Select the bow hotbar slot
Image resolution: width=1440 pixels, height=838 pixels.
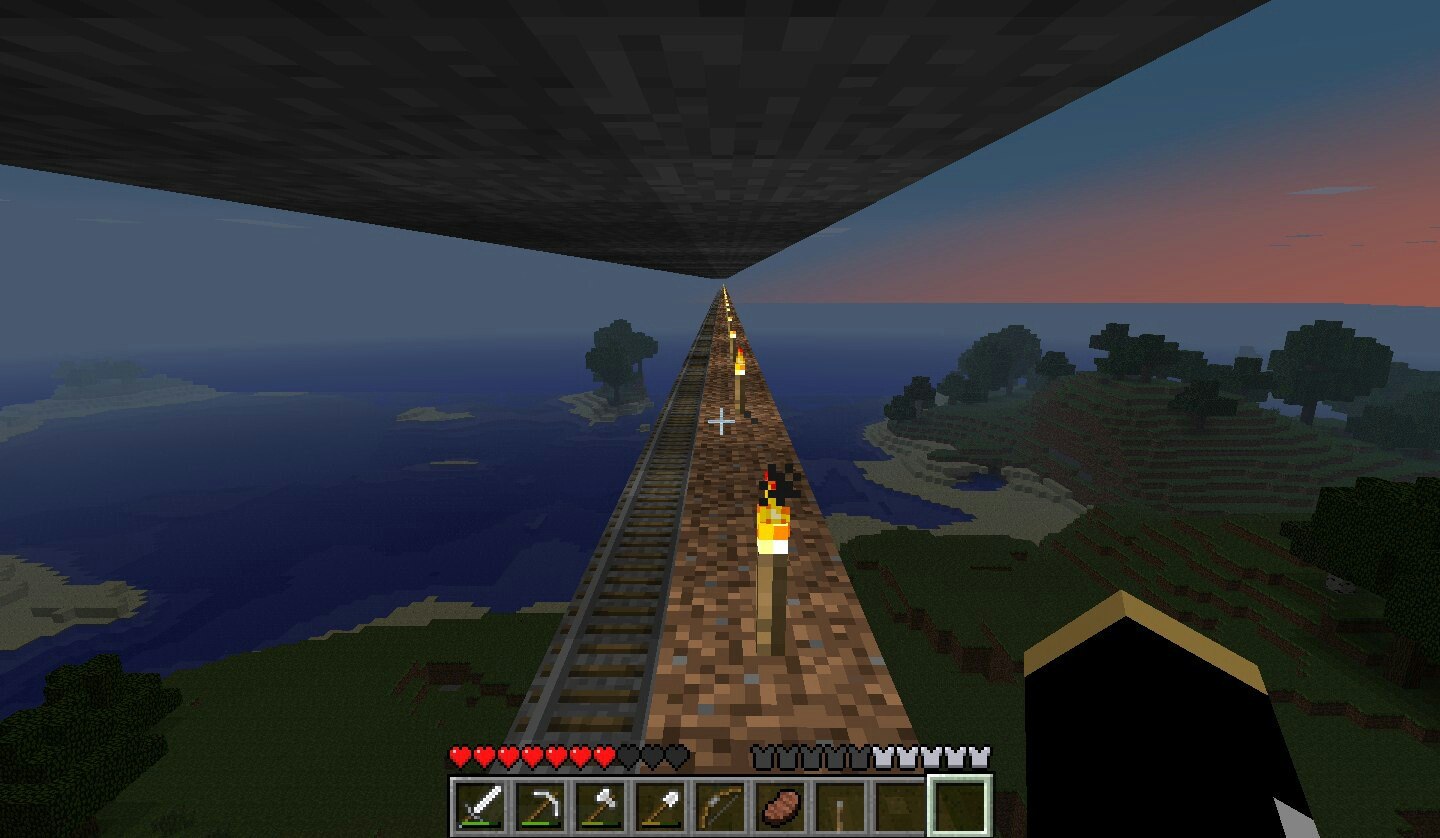(720, 804)
